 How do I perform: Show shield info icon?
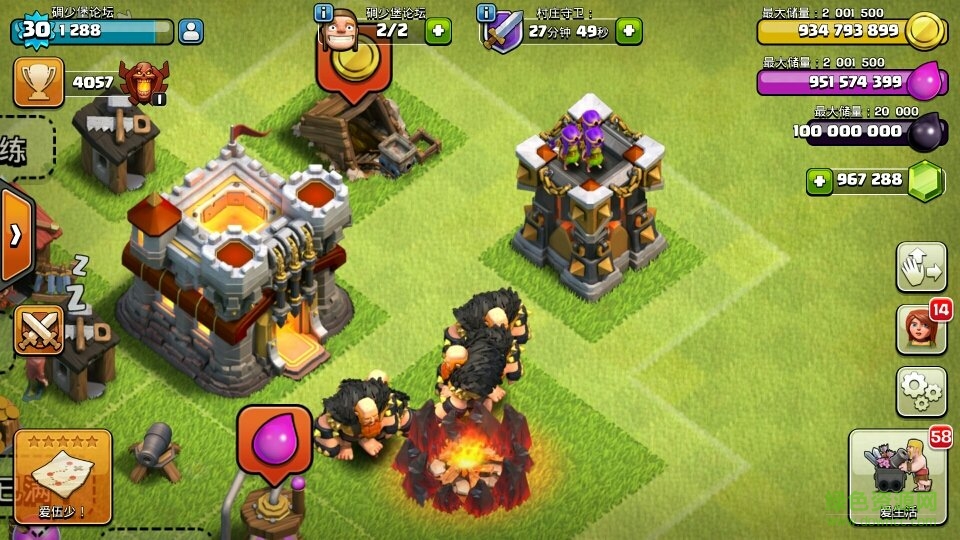point(487,13)
